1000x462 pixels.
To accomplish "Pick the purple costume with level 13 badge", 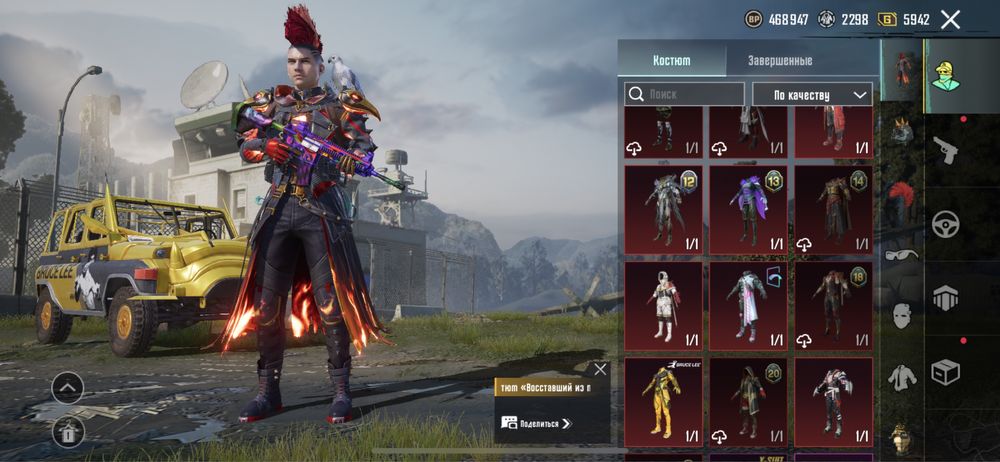I will pos(748,209).
